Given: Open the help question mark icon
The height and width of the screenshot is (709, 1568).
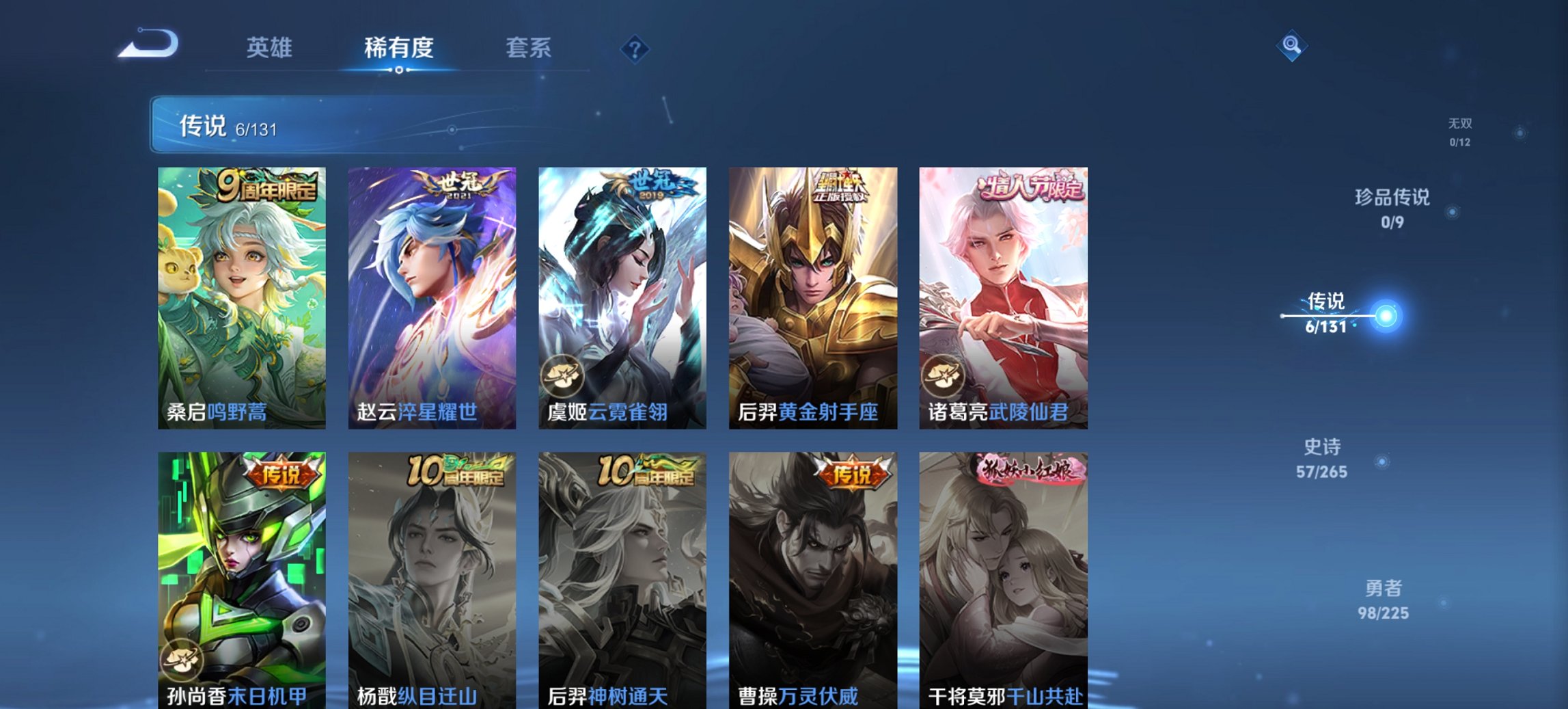Looking at the screenshot, I should (x=635, y=48).
